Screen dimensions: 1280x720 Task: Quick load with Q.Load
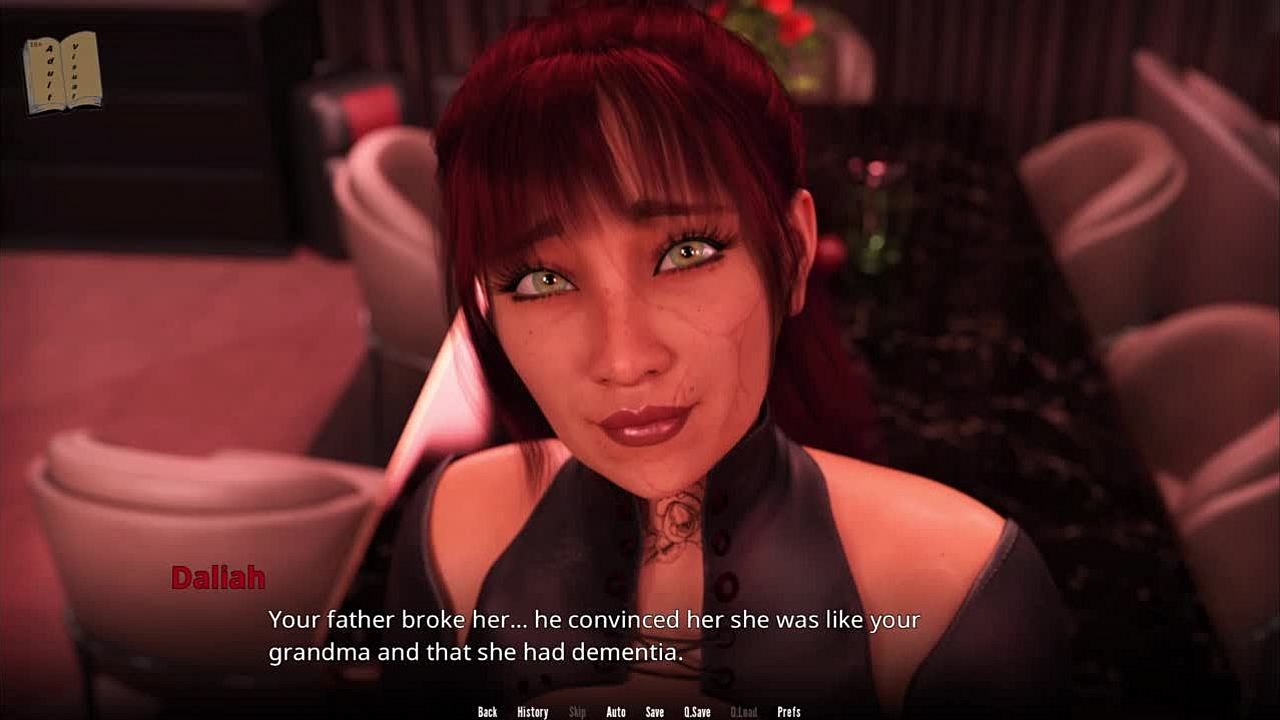point(743,712)
